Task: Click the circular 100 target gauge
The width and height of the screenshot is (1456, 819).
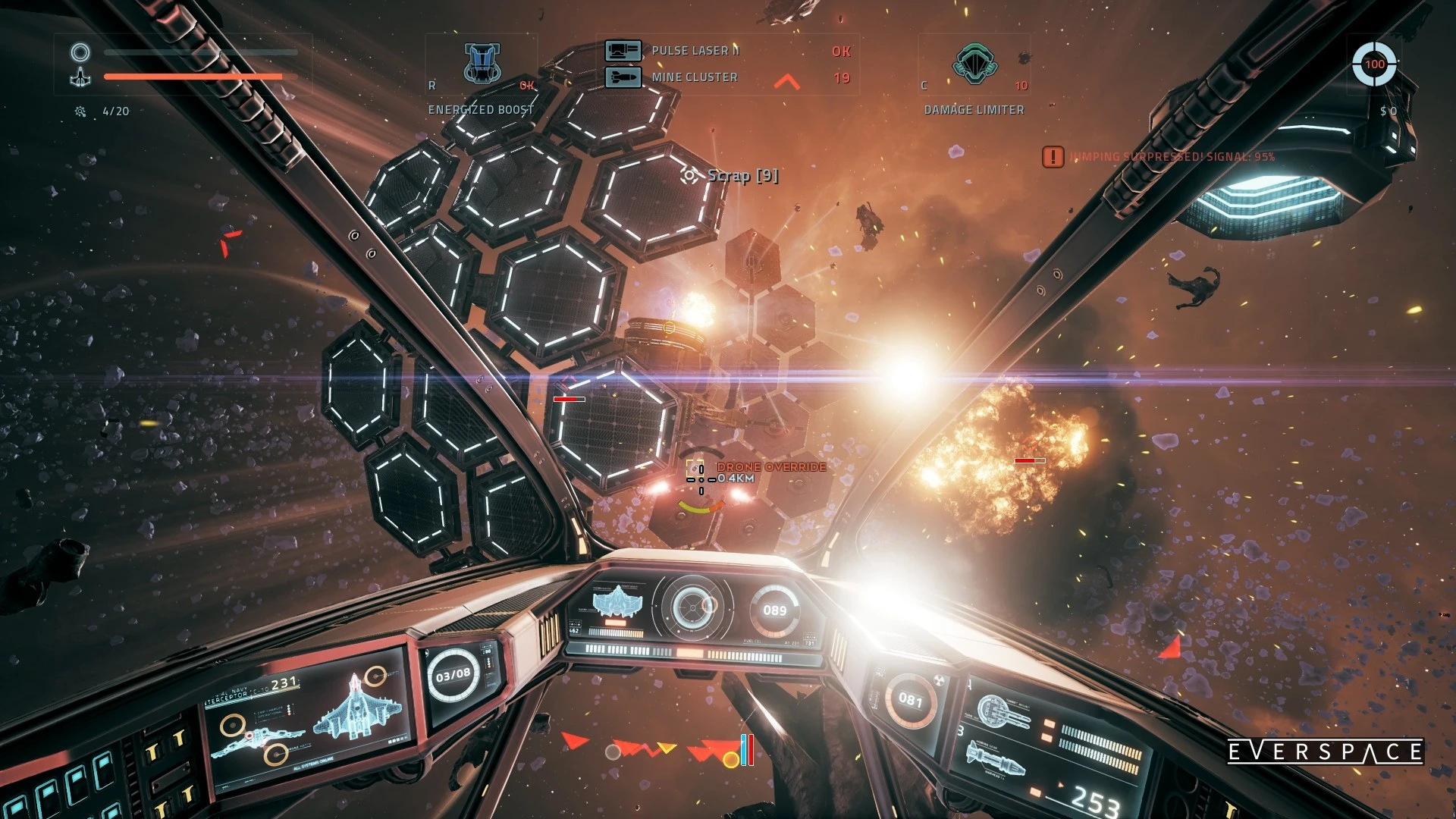Action: [x=1374, y=64]
